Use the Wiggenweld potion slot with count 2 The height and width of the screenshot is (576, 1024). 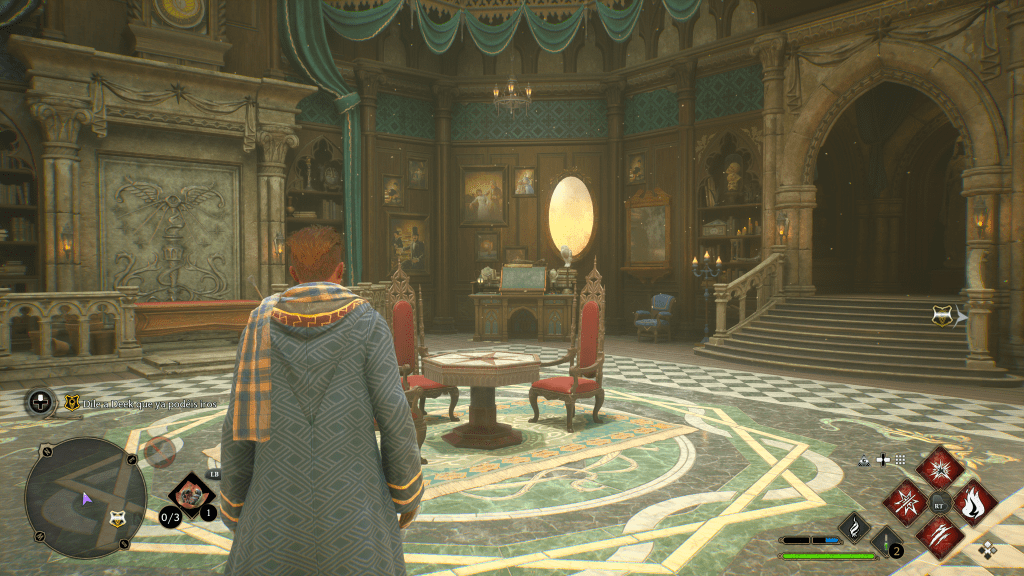886,540
